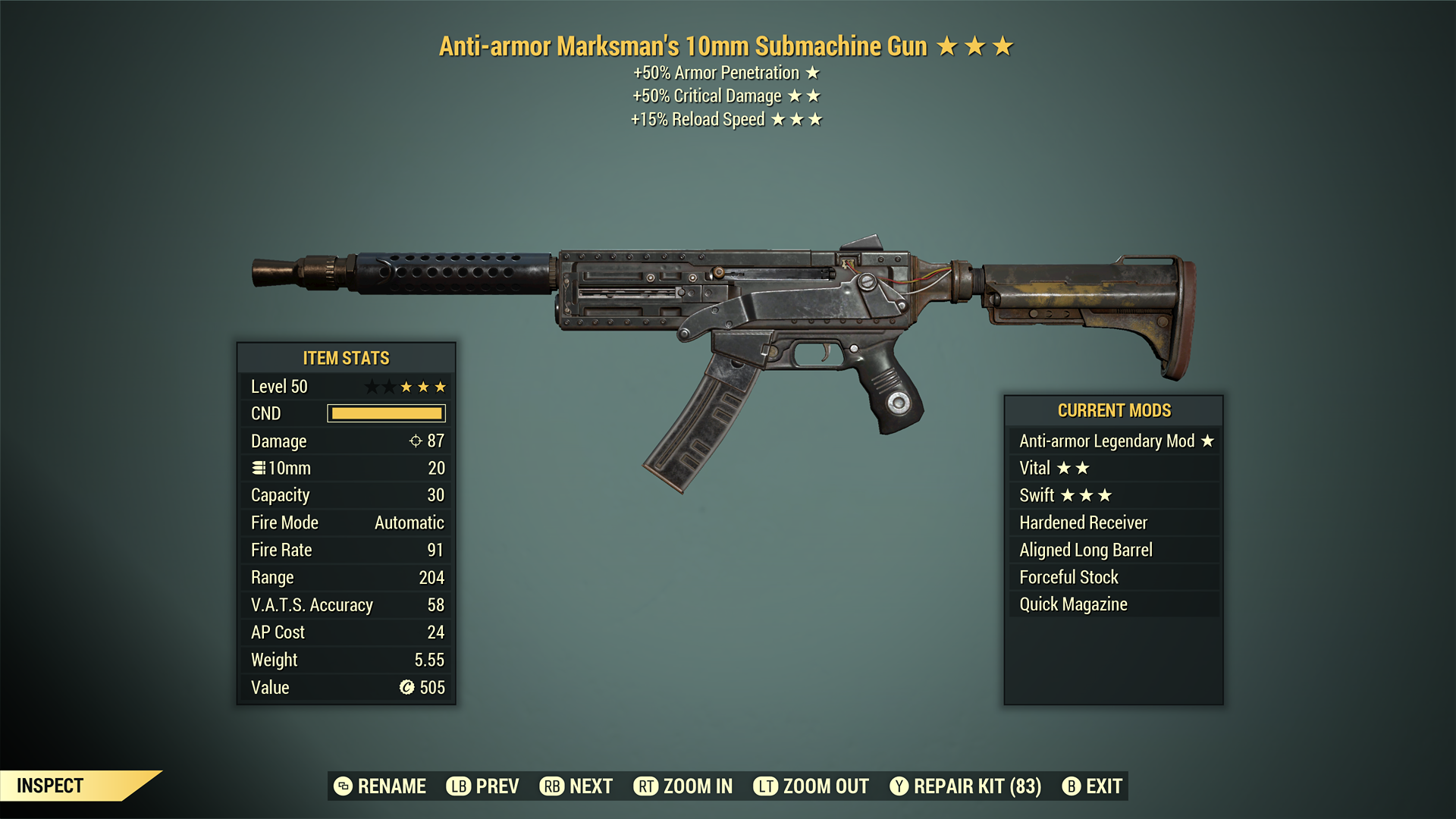Viewport: 1456px width, 819px height.
Task: Click the Y button glyph beside Repair Kit
Action: click(x=899, y=786)
